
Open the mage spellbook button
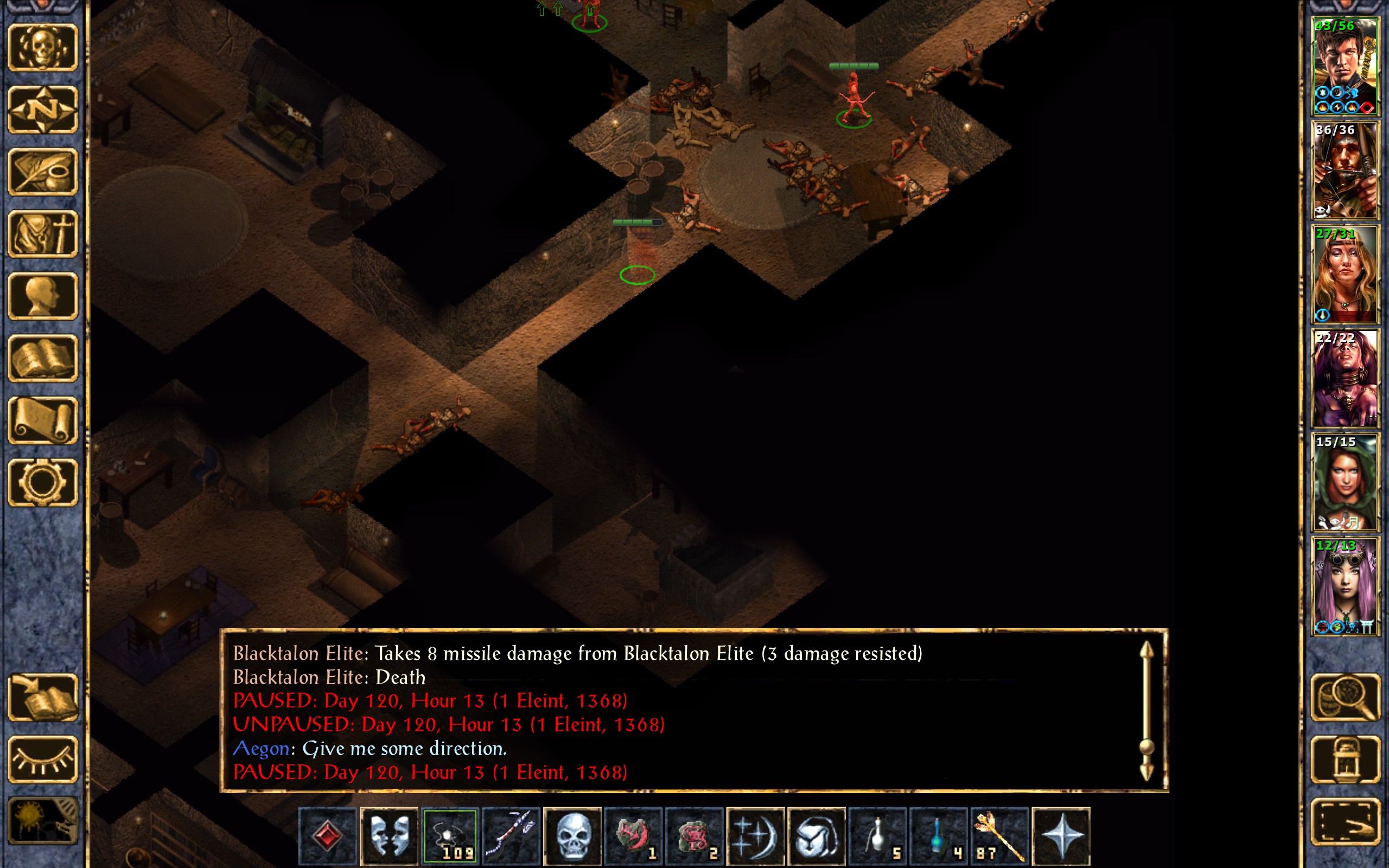[x=43, y=358]
